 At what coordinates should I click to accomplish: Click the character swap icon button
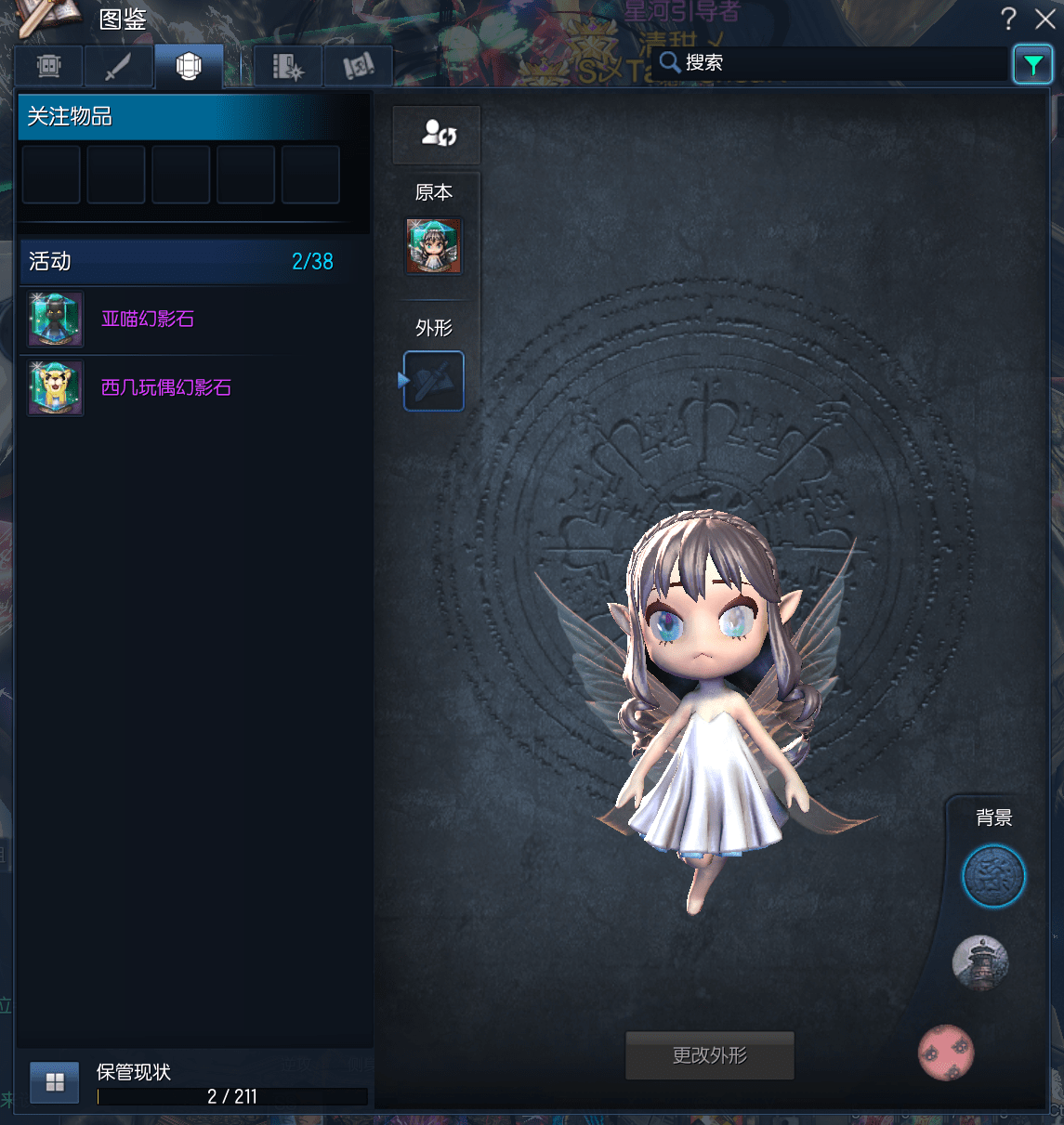pos(437,134)
